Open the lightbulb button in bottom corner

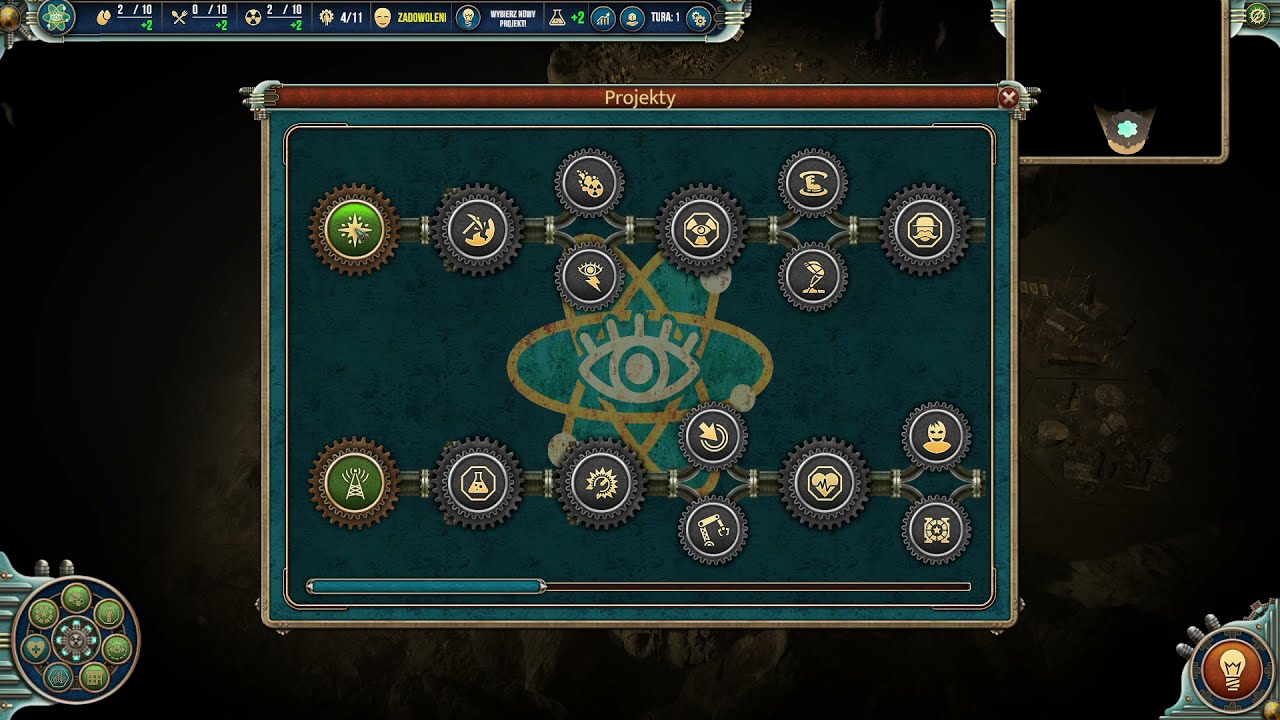tap(1231, 667)
